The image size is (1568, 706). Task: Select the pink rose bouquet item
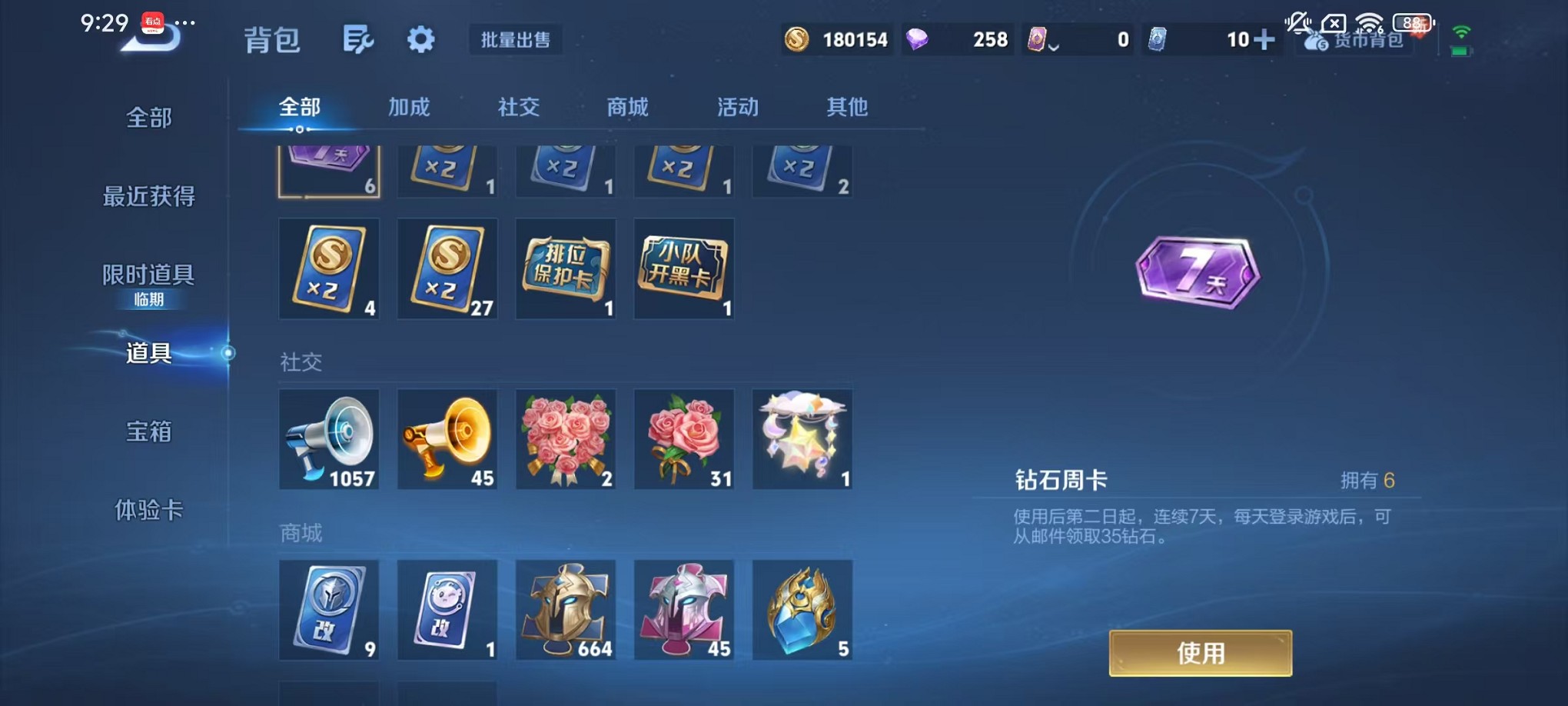[566, 439]
